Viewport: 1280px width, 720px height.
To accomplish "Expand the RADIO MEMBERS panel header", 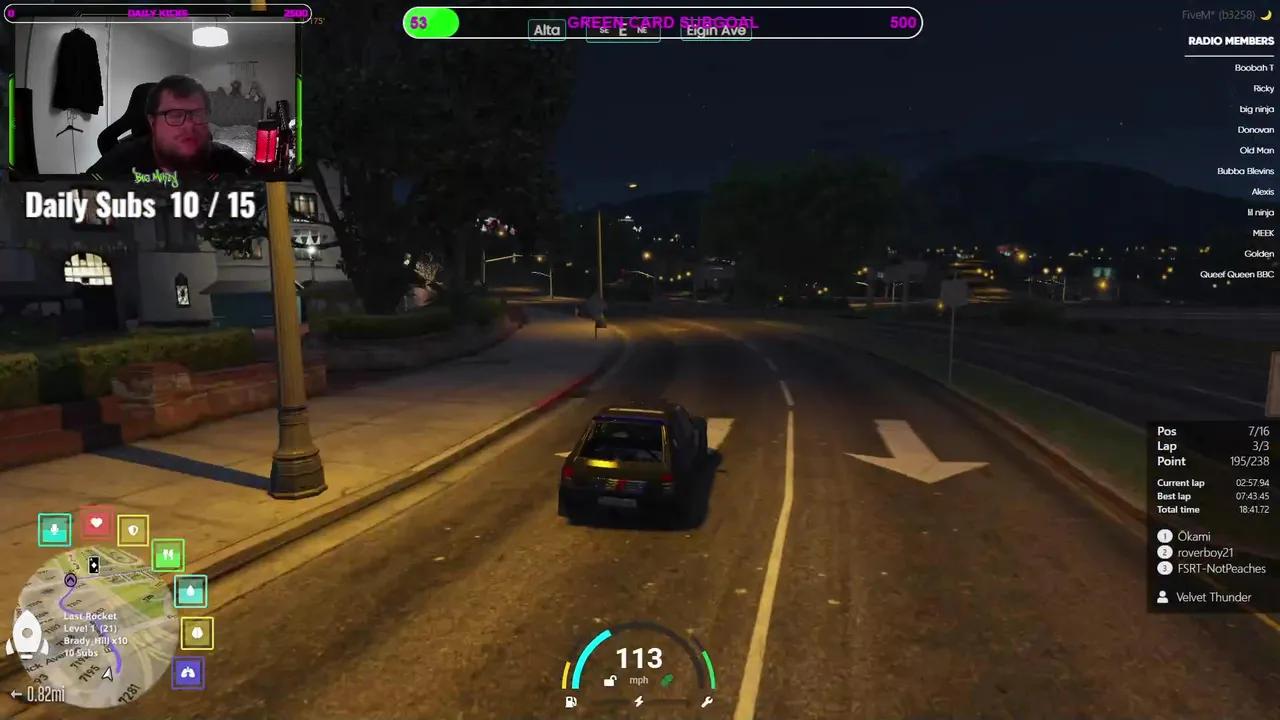I will coord(1231,40).
